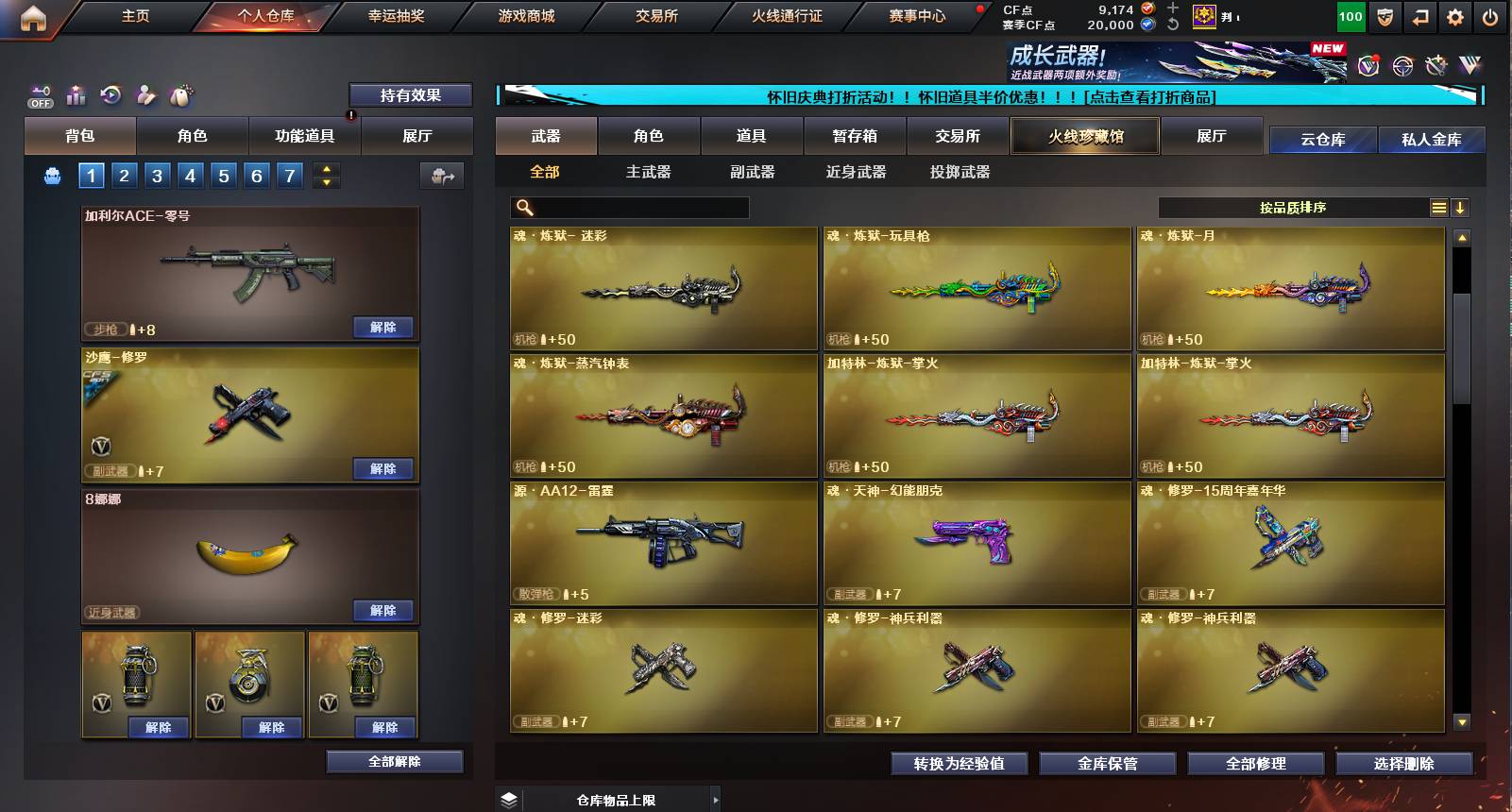Select backpack page 5
The height and width of the screenshot is (812, 1512).
224,176
